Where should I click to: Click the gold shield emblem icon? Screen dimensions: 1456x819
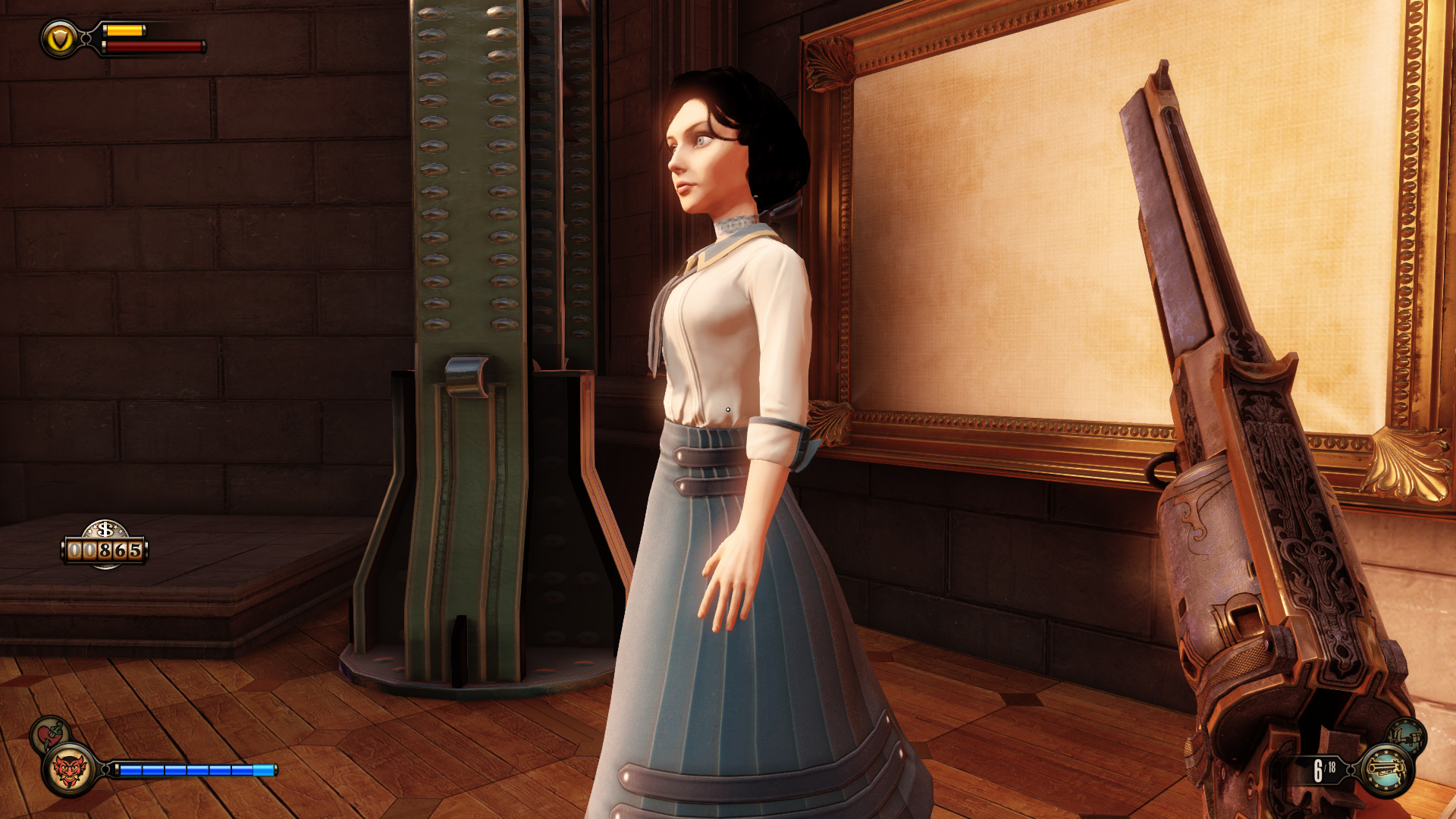coord(60,39)
